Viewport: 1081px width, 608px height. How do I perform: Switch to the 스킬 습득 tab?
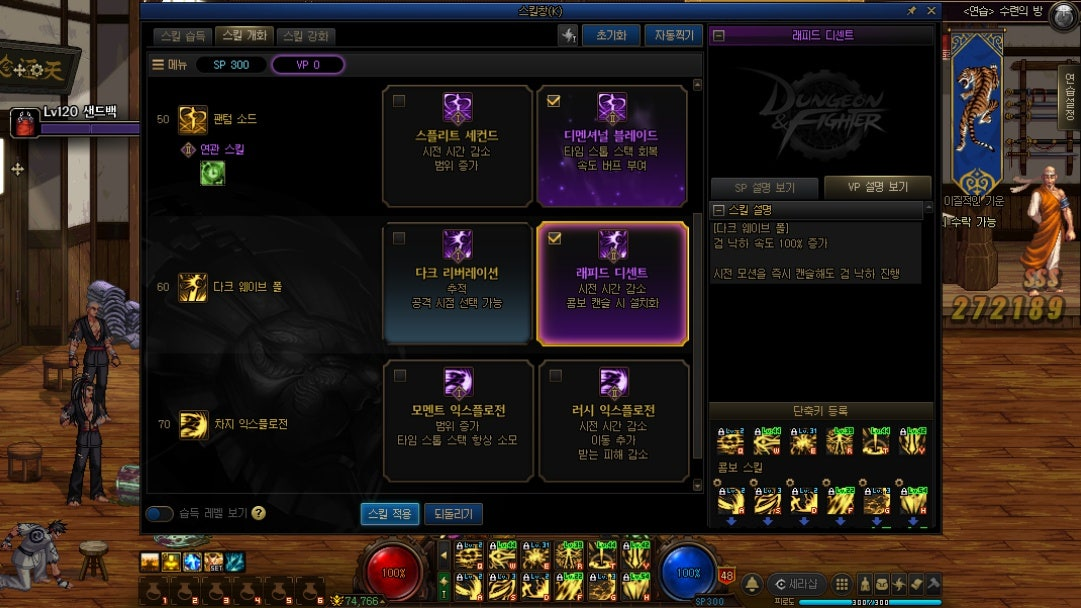pyautogui.click(x=183, y=36)
